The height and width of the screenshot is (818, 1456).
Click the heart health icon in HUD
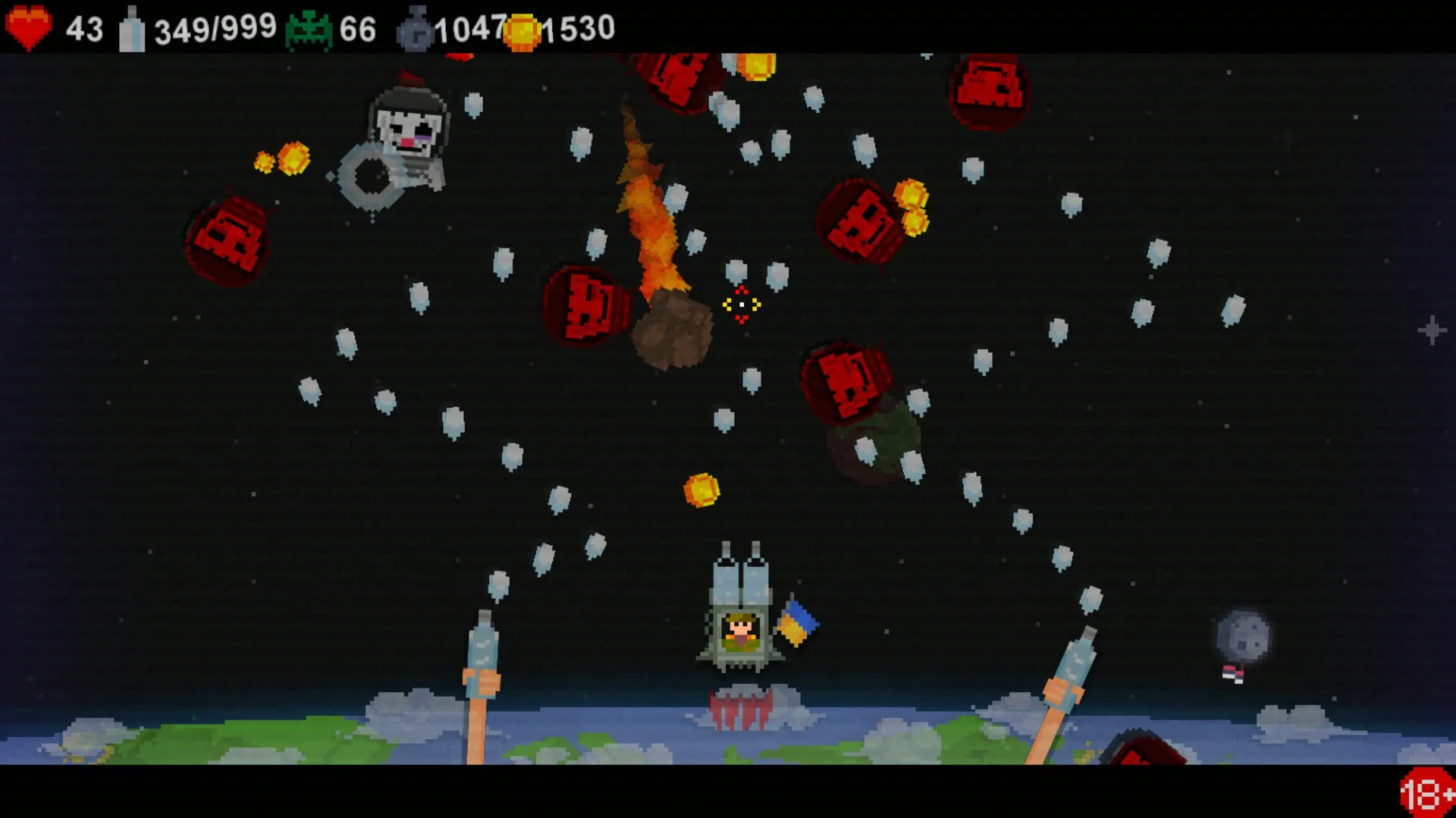pyautogui.click(x=28, y=27)
